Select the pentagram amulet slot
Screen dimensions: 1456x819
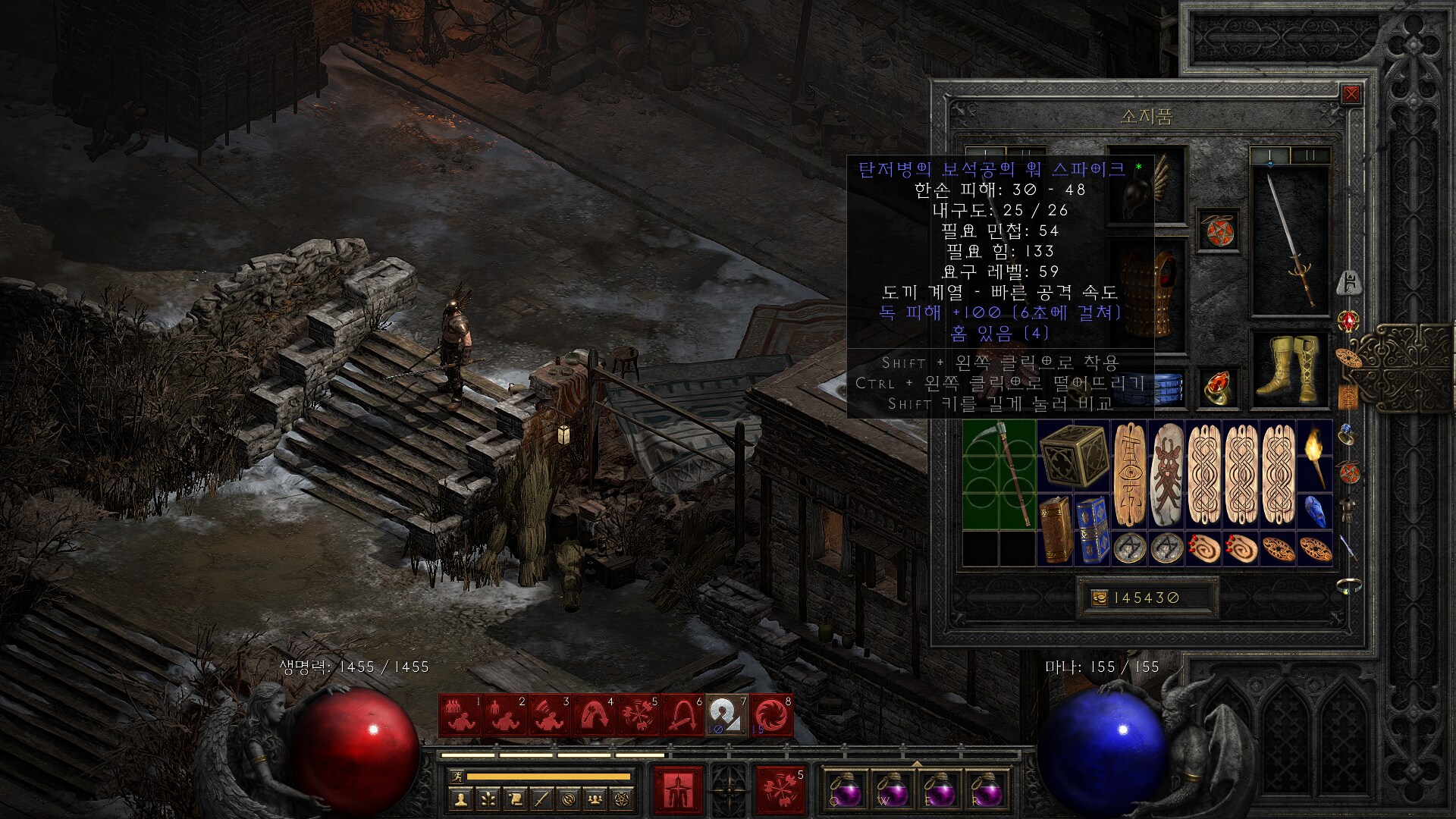(x=1218, y=229)
